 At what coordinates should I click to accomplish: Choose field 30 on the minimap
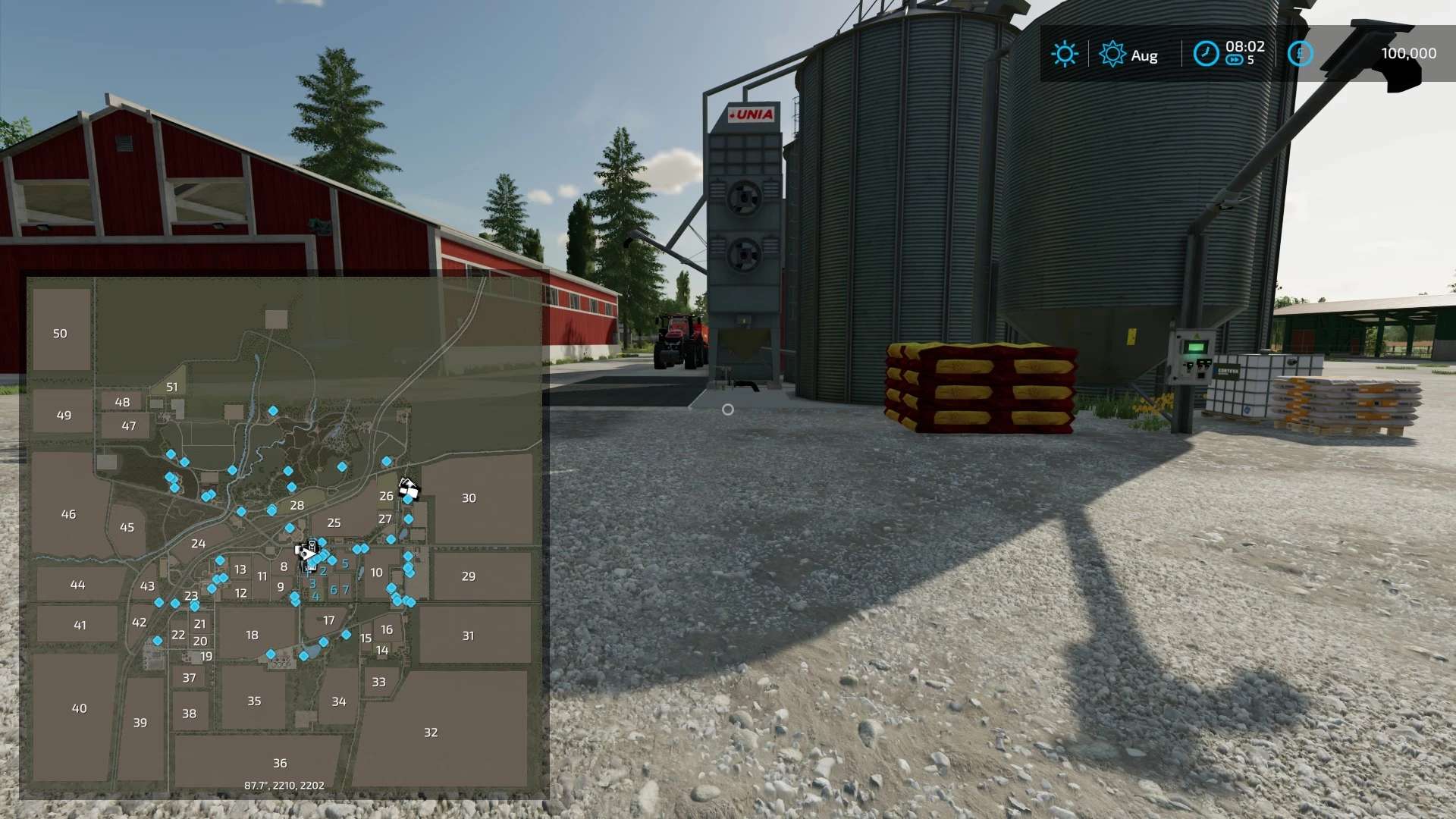(469, 498)
